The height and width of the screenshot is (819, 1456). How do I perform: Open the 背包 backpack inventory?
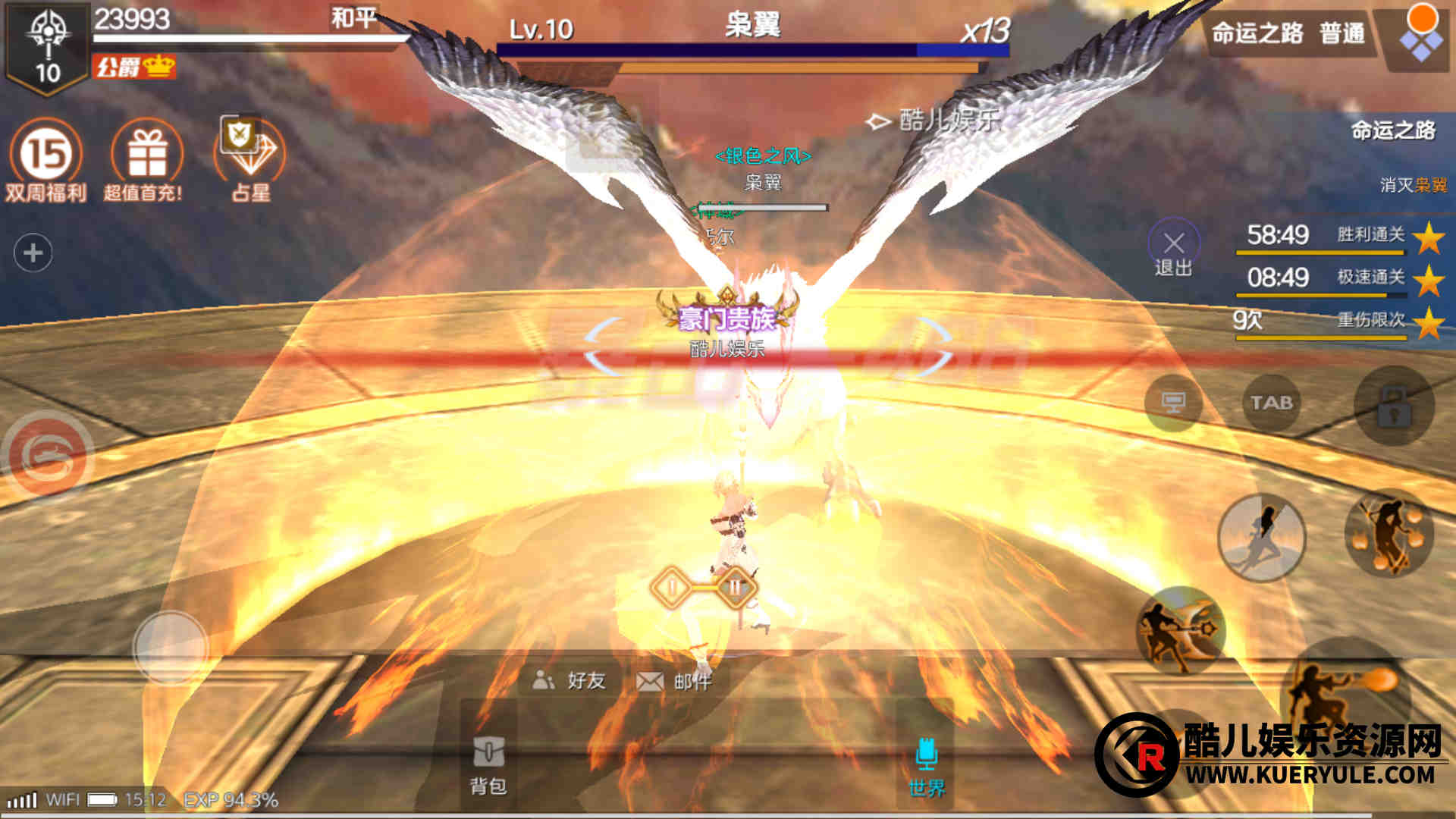[x=488, y=764]
